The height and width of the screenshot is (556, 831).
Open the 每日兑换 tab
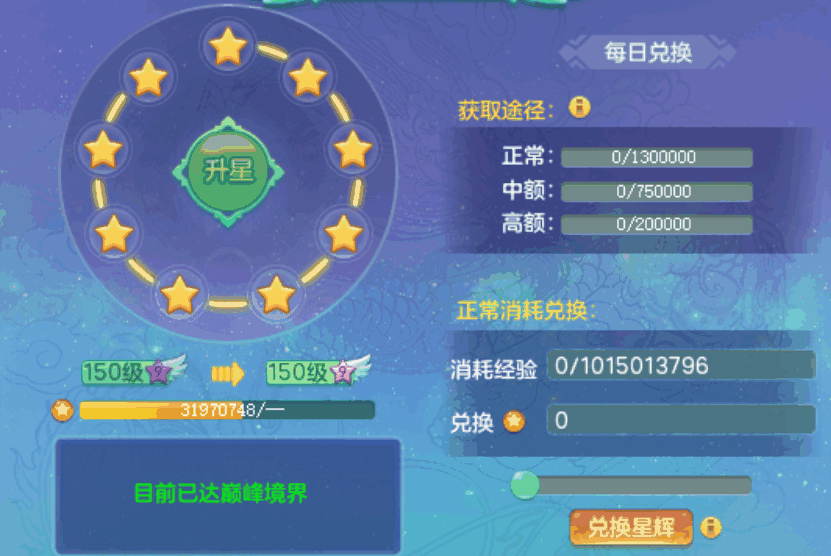(647, 53)
